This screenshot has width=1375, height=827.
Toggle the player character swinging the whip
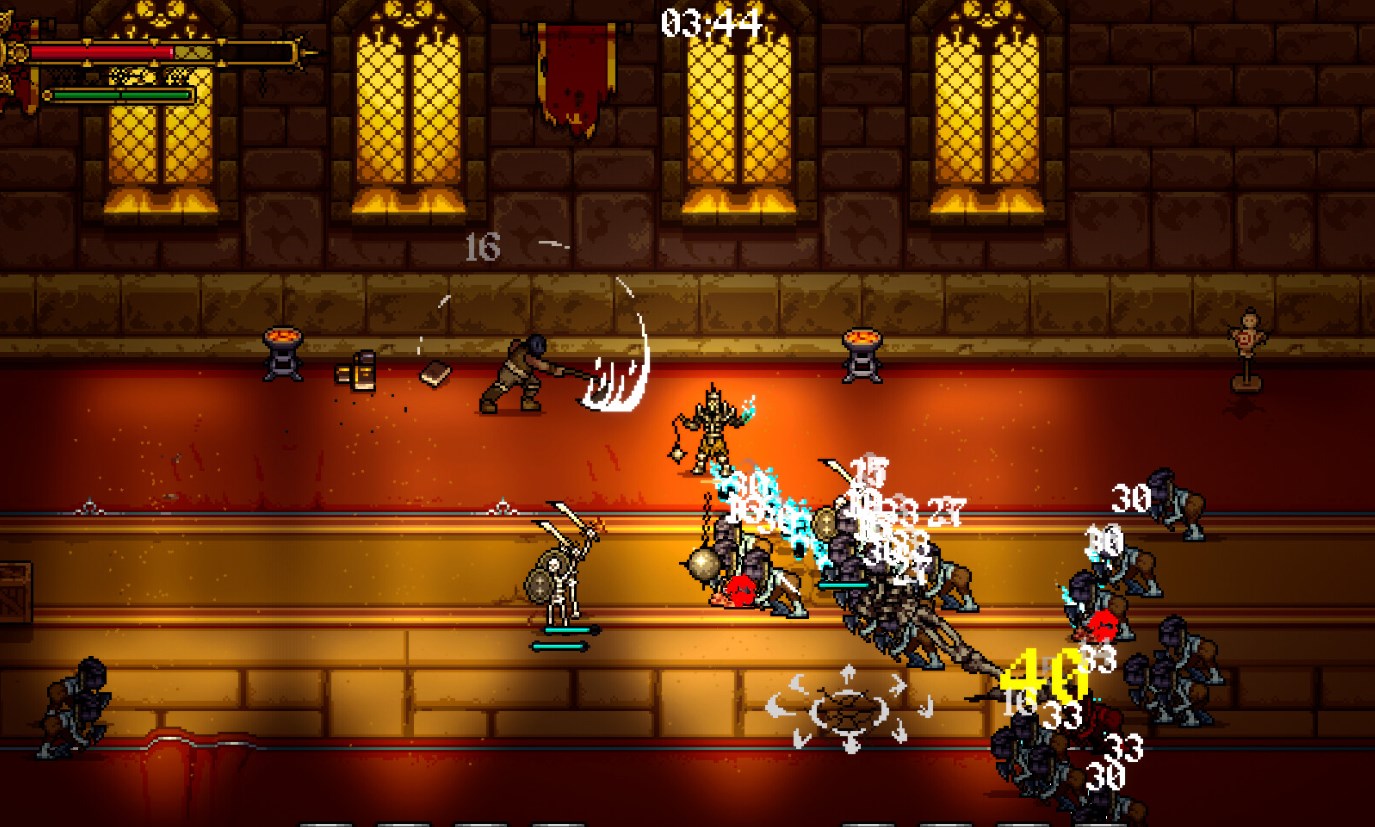(x=520, y=375)
